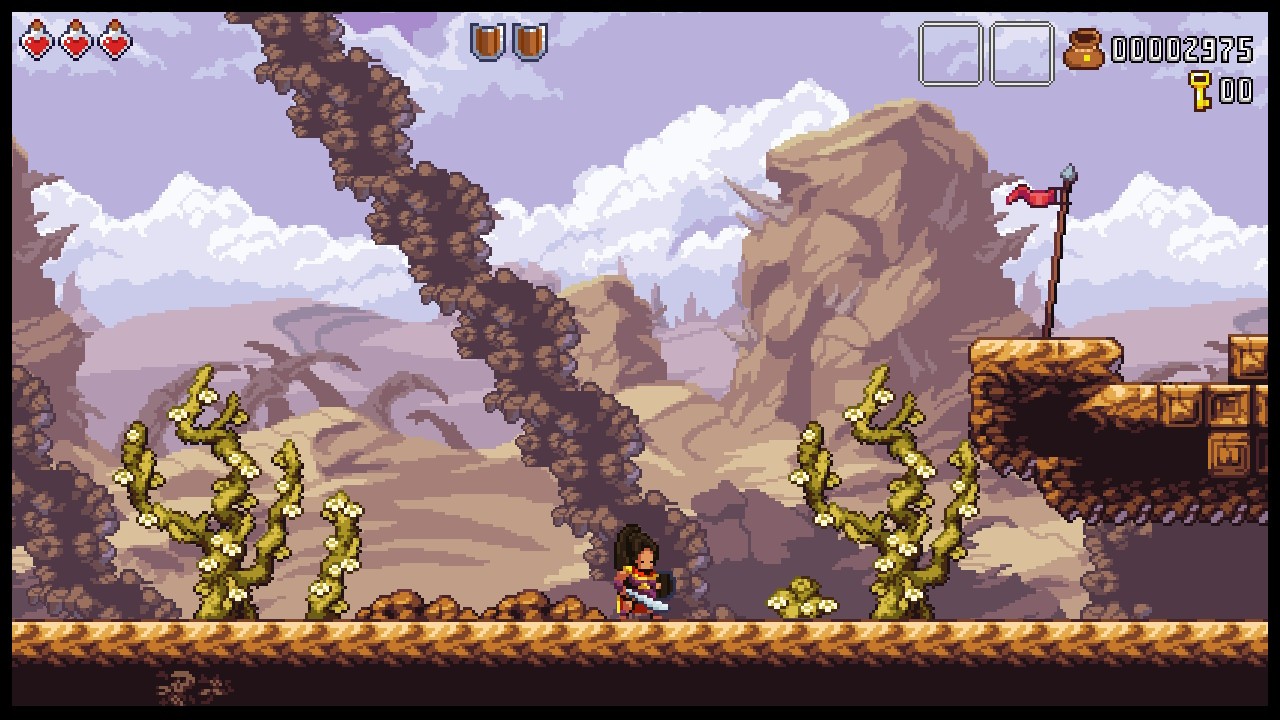Select the golden key icon
The image size is (1280, 720).
[x=1200, y=90]
